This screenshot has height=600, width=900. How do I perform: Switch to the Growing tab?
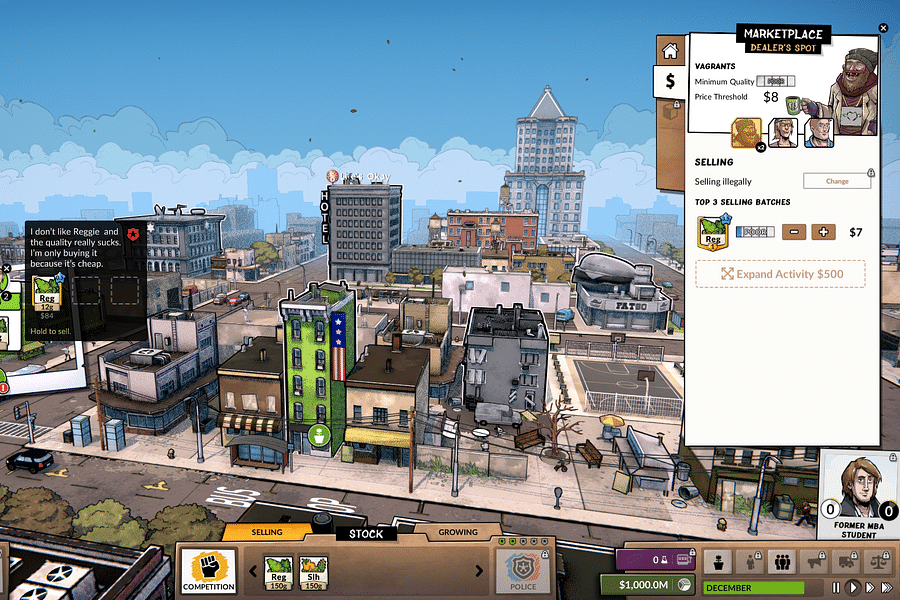coord(458,532)
